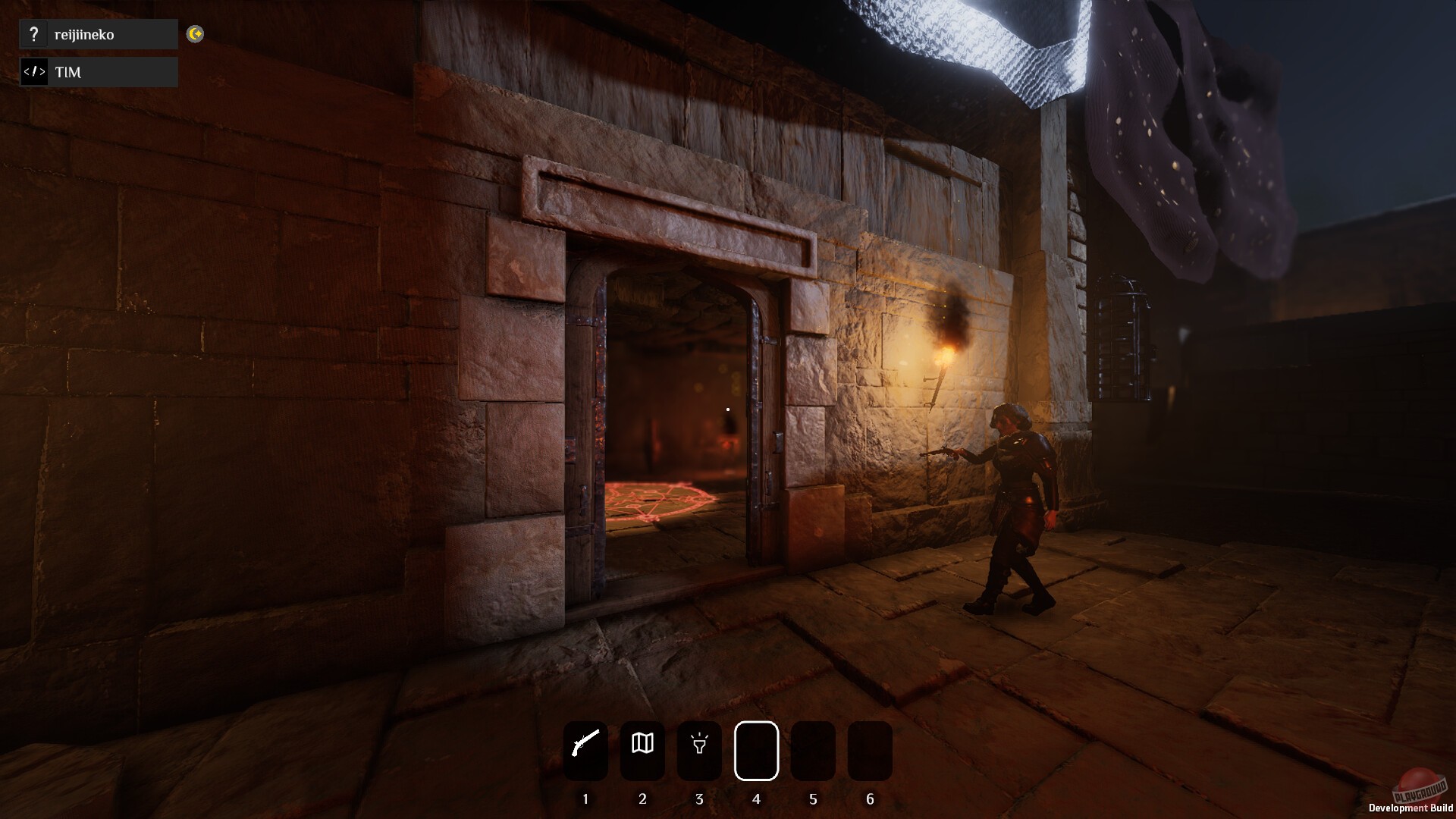Toggle the night indicator near the objectives
The image size is (1456, 819).
[195, 34]
